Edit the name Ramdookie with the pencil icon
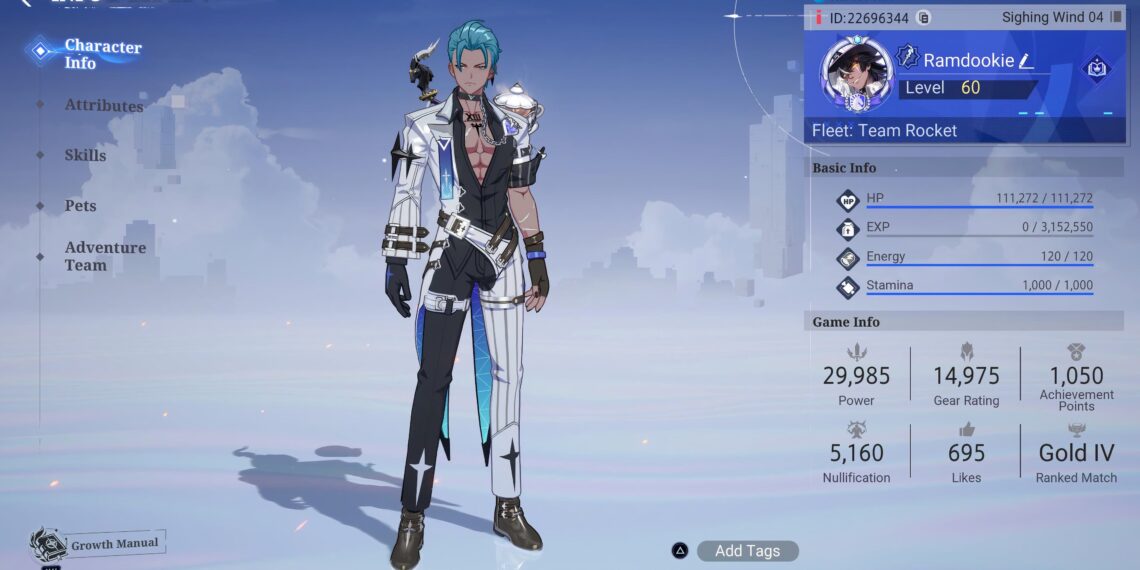The image size is (1140, 570). pos(1025,61)
